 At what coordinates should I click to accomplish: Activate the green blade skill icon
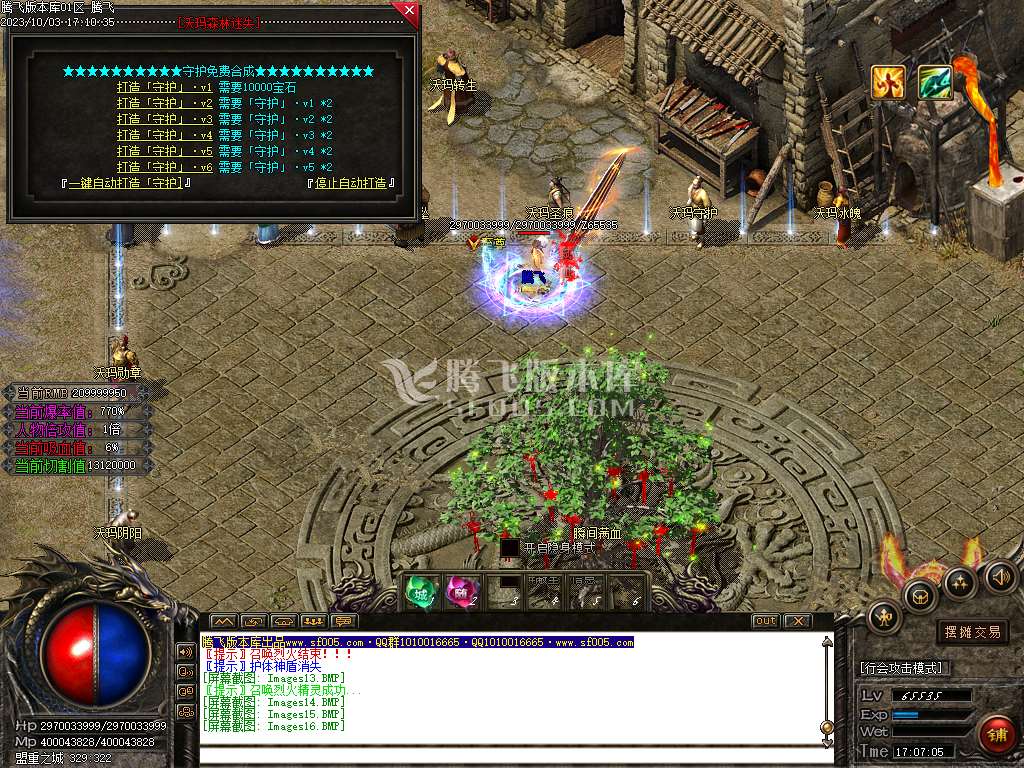[x=935, y=83]
